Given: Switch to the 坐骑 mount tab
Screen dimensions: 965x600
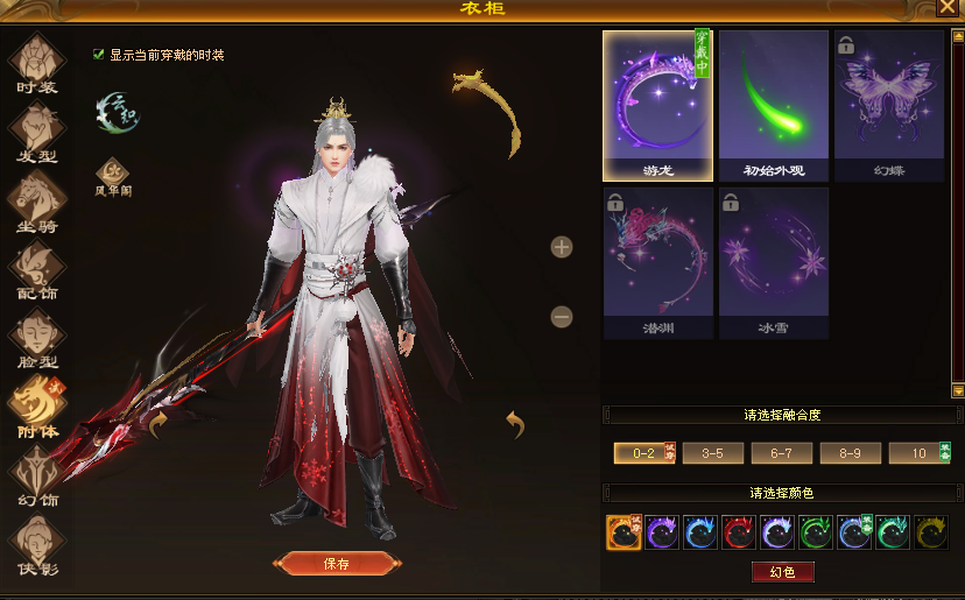Looking at the screenshot, I should (x=37, y=200).
